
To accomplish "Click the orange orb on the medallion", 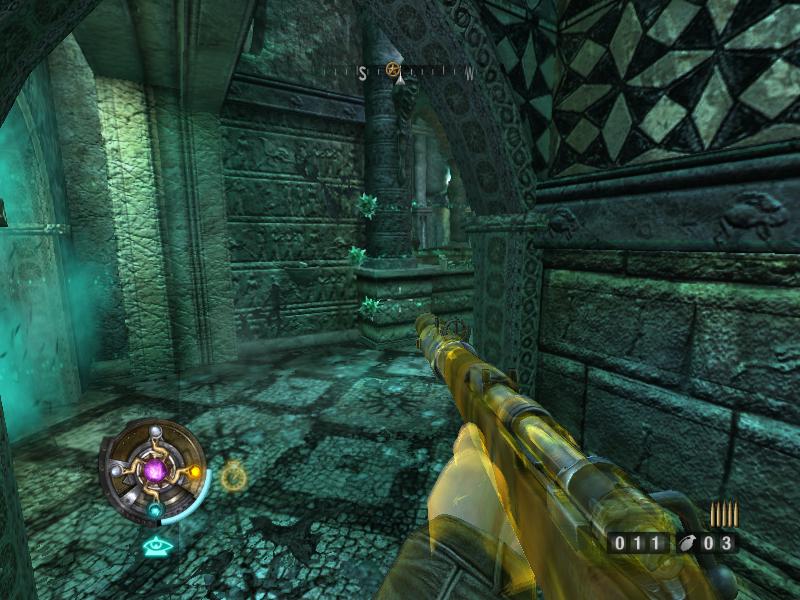I will click(x=196, y=471).
